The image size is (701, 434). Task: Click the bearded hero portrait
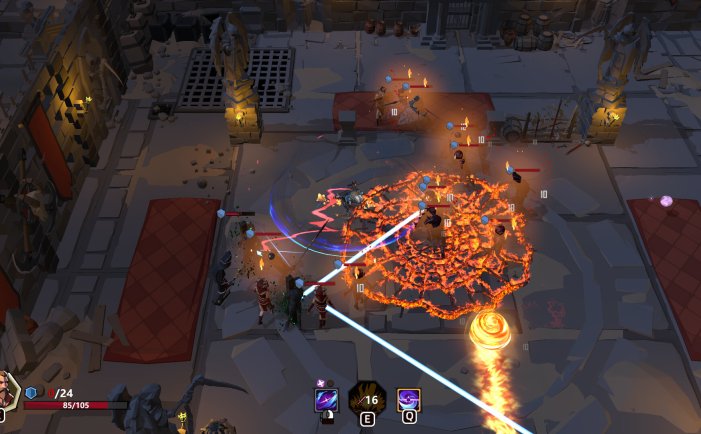click(7, 390)
